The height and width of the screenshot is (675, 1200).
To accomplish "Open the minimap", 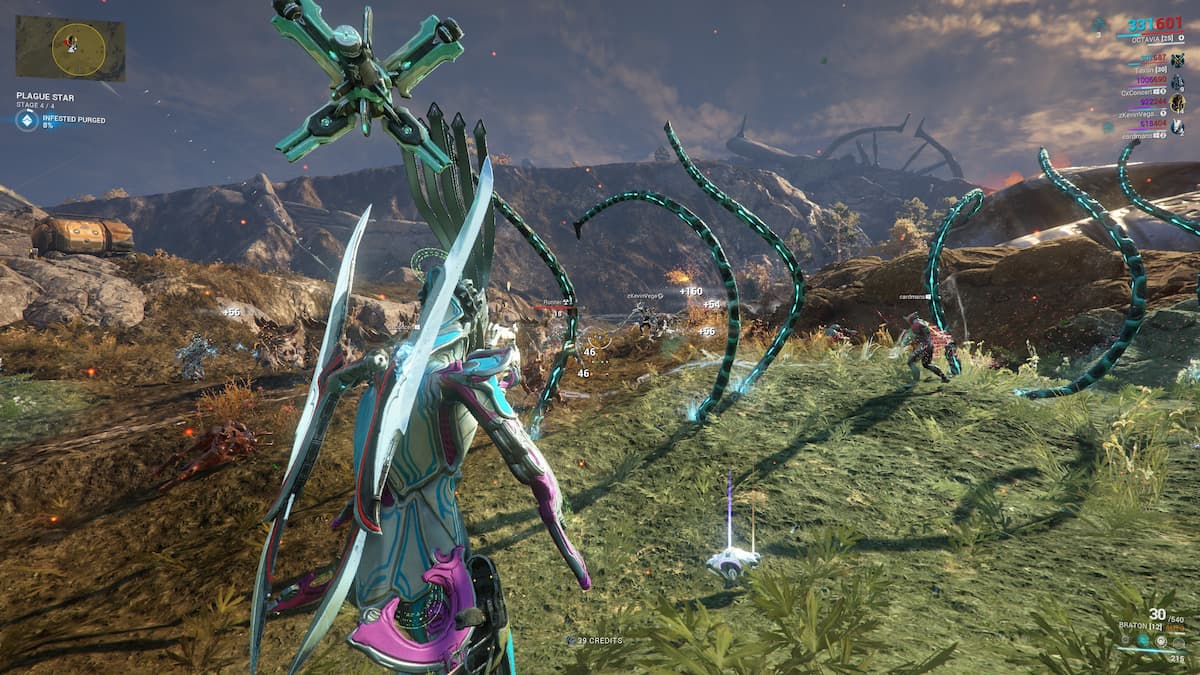I will coord(70,47).
